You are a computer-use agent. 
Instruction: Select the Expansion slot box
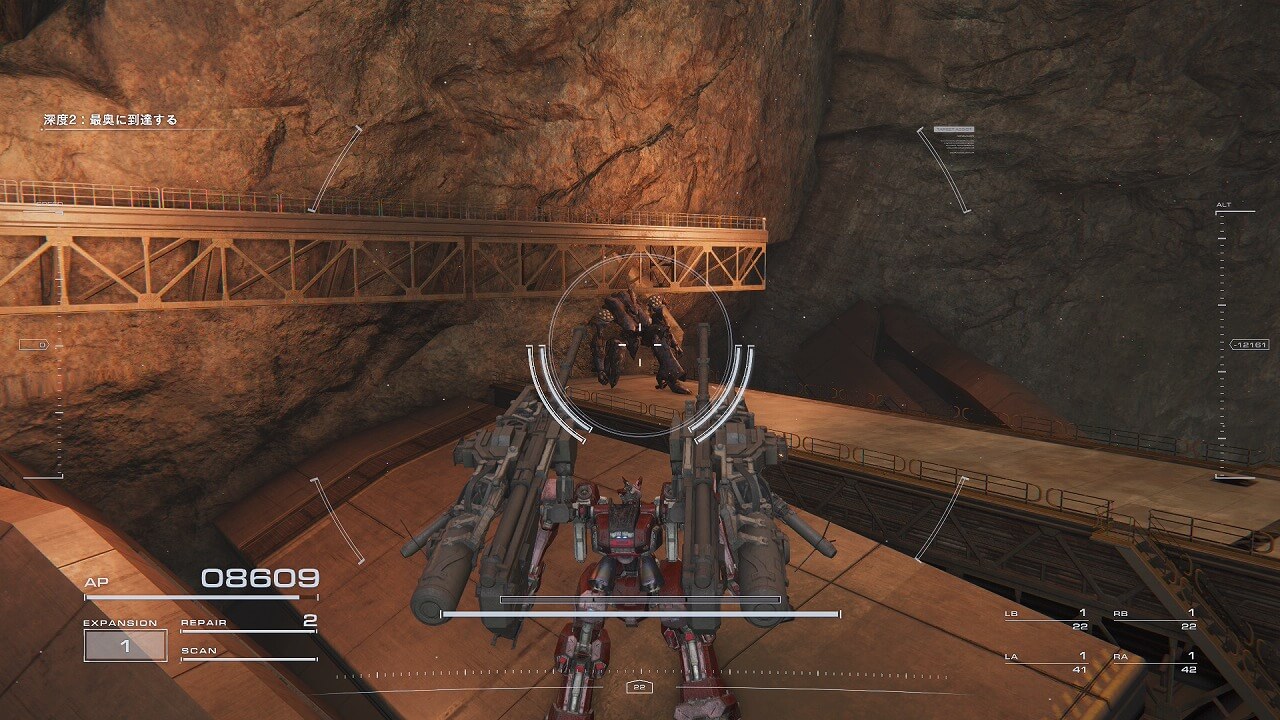click(x=125, y=645)
